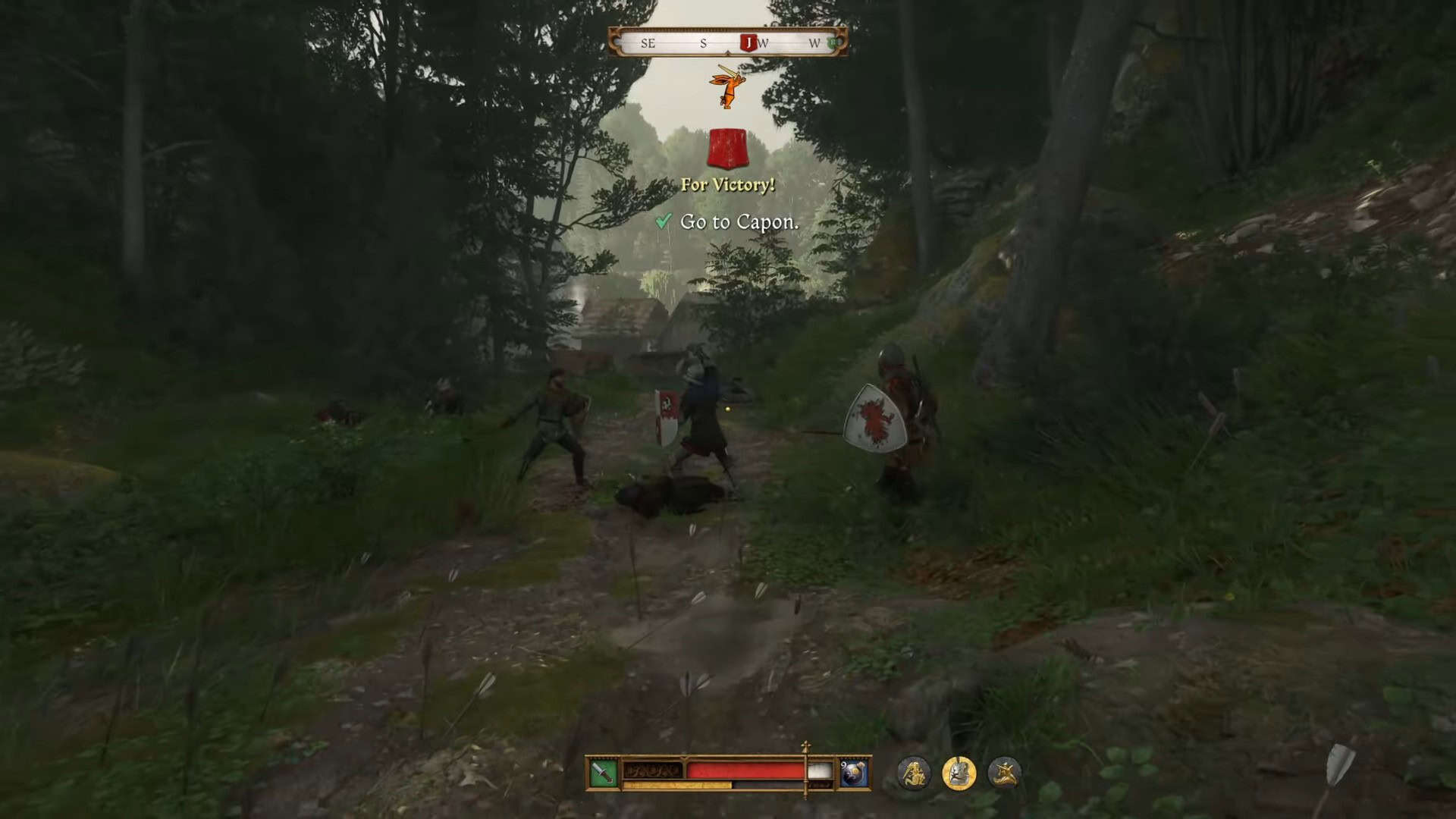
Task: Select the crouching figure status icon
Action: 1005,773
